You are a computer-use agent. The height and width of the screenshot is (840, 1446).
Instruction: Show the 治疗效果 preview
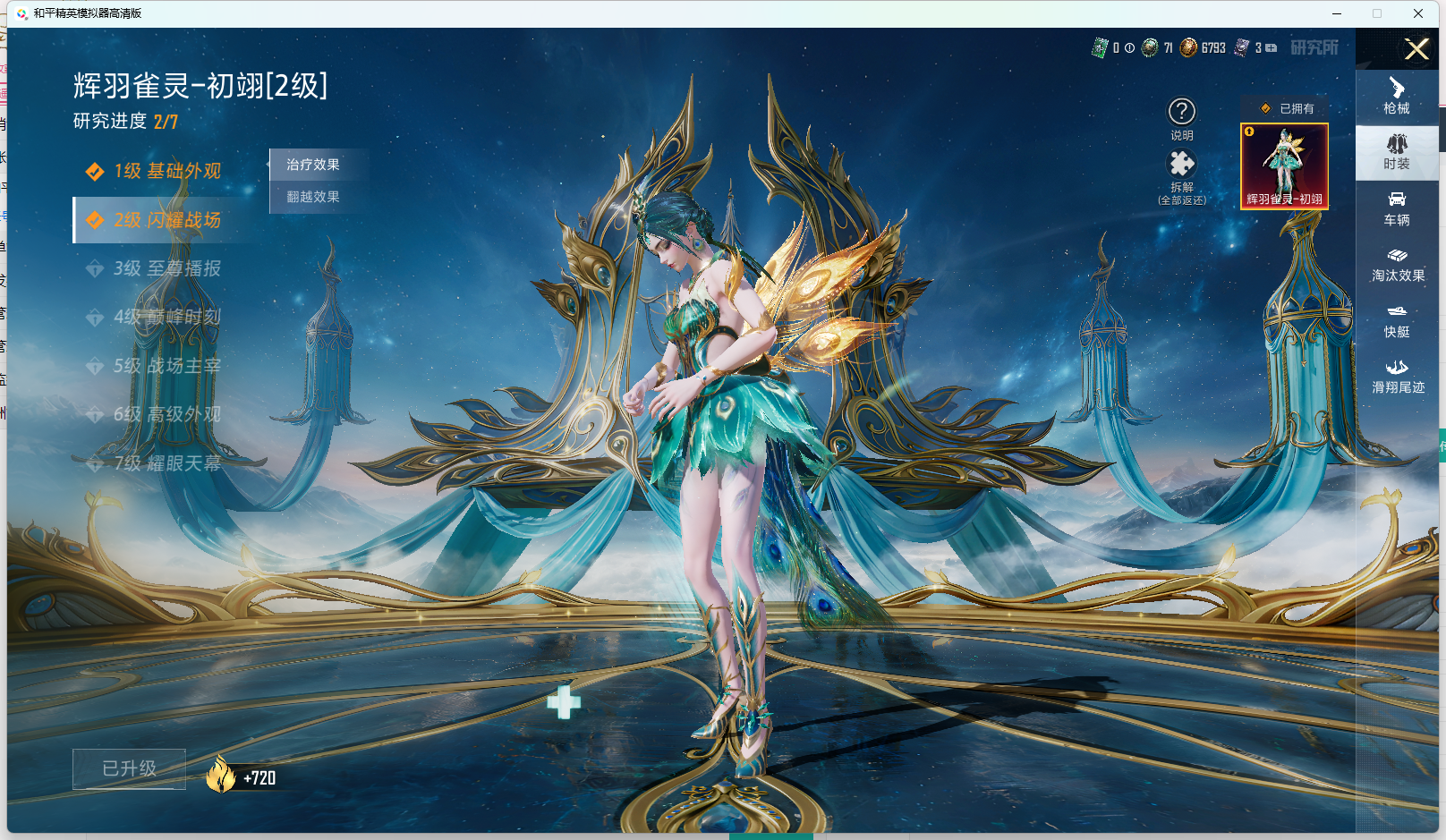click(313, 165)
